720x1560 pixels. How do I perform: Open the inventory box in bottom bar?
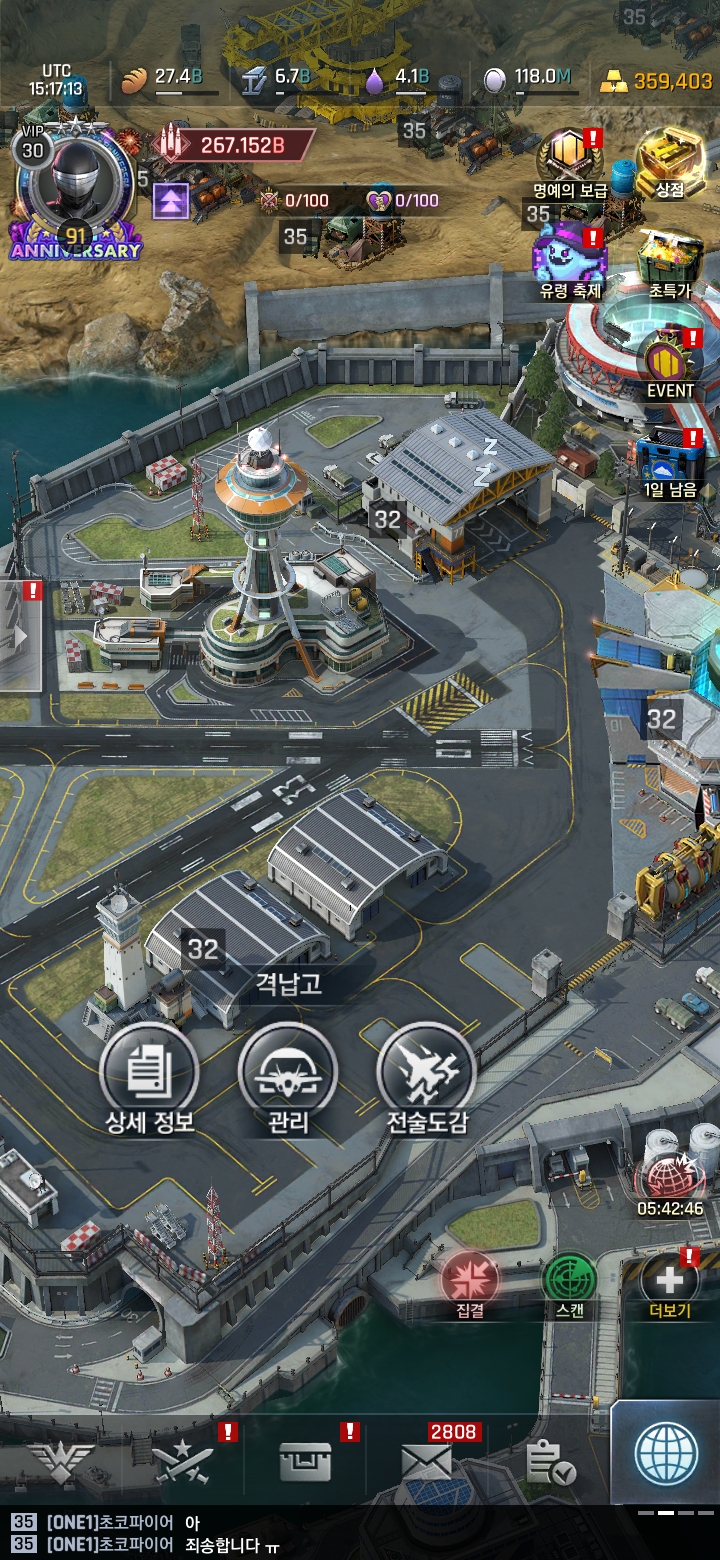tap(304, 1463)
